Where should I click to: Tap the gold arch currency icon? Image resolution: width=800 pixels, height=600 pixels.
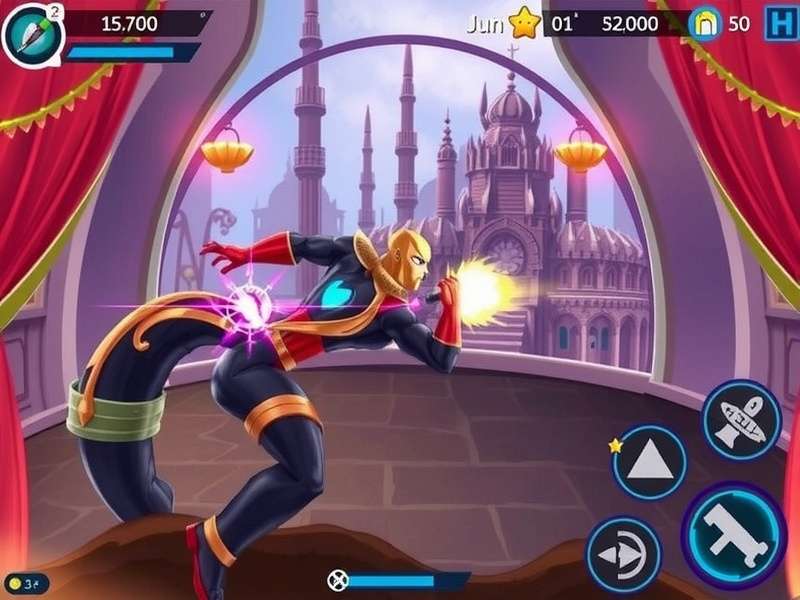[706, 25]
